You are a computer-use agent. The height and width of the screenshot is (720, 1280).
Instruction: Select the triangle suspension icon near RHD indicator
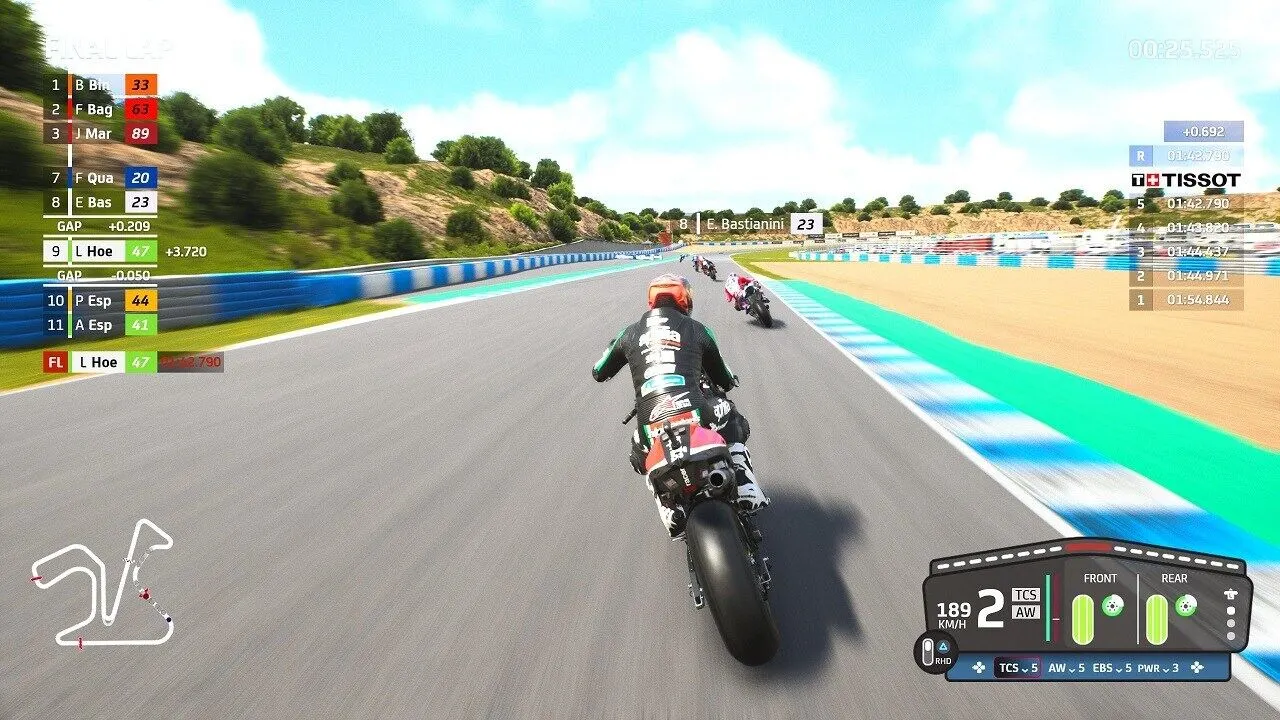(943, 645)
